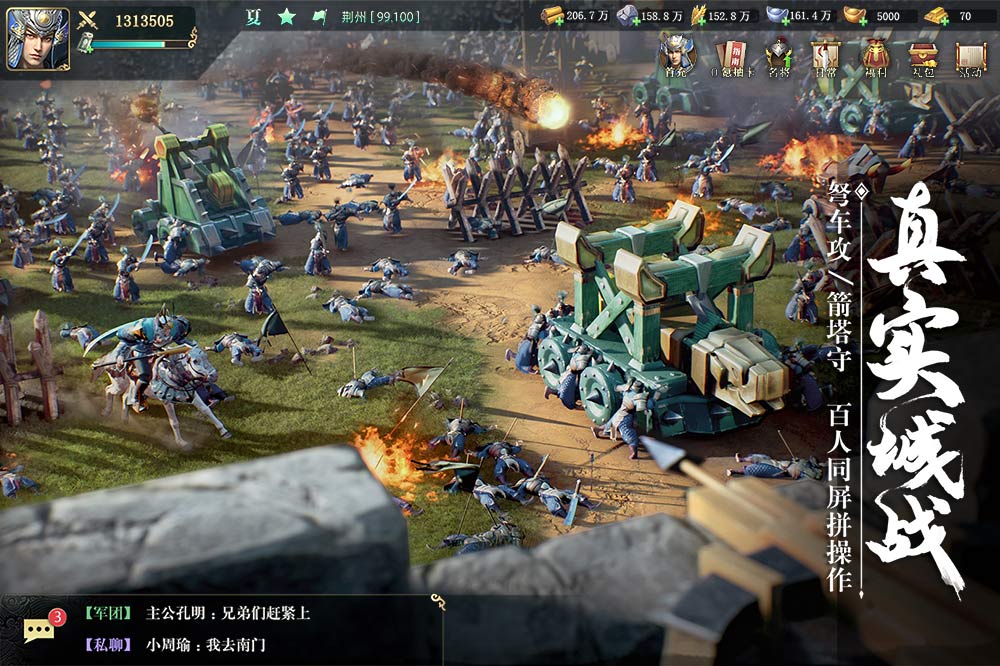The image size is (1000, 666).
Task: Open the 指南 guide card-draw icon
Action: click(x=728, y=55)
